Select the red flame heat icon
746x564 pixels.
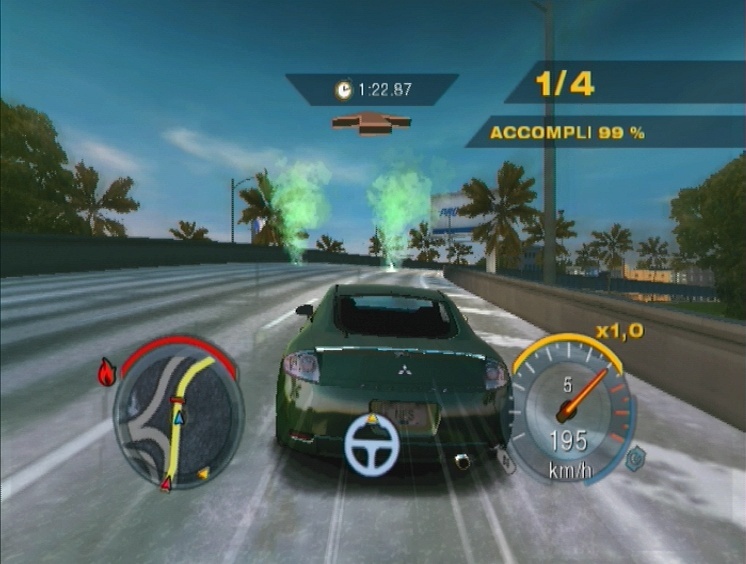tap(107, 373)
